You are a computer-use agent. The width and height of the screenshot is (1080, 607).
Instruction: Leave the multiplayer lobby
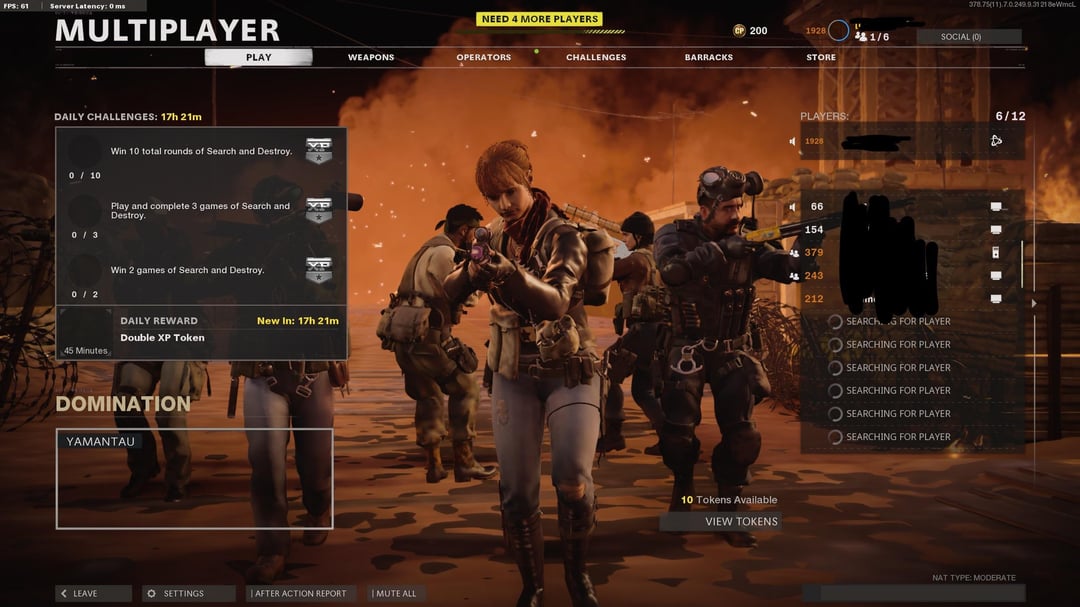(x=93, y=593)
